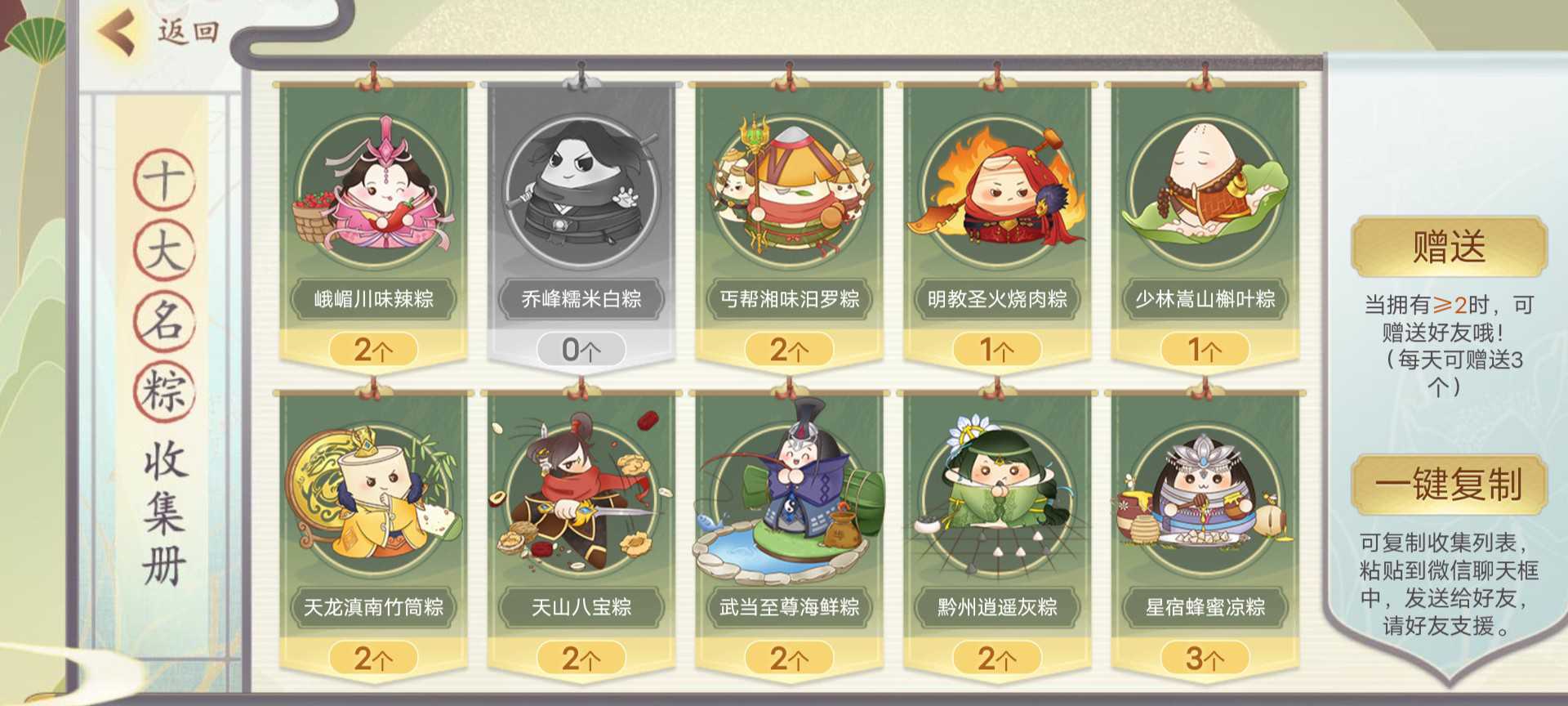Tap the 赠送 gift button
This screenshot has height=706, width=1568.
[1449, 247]
